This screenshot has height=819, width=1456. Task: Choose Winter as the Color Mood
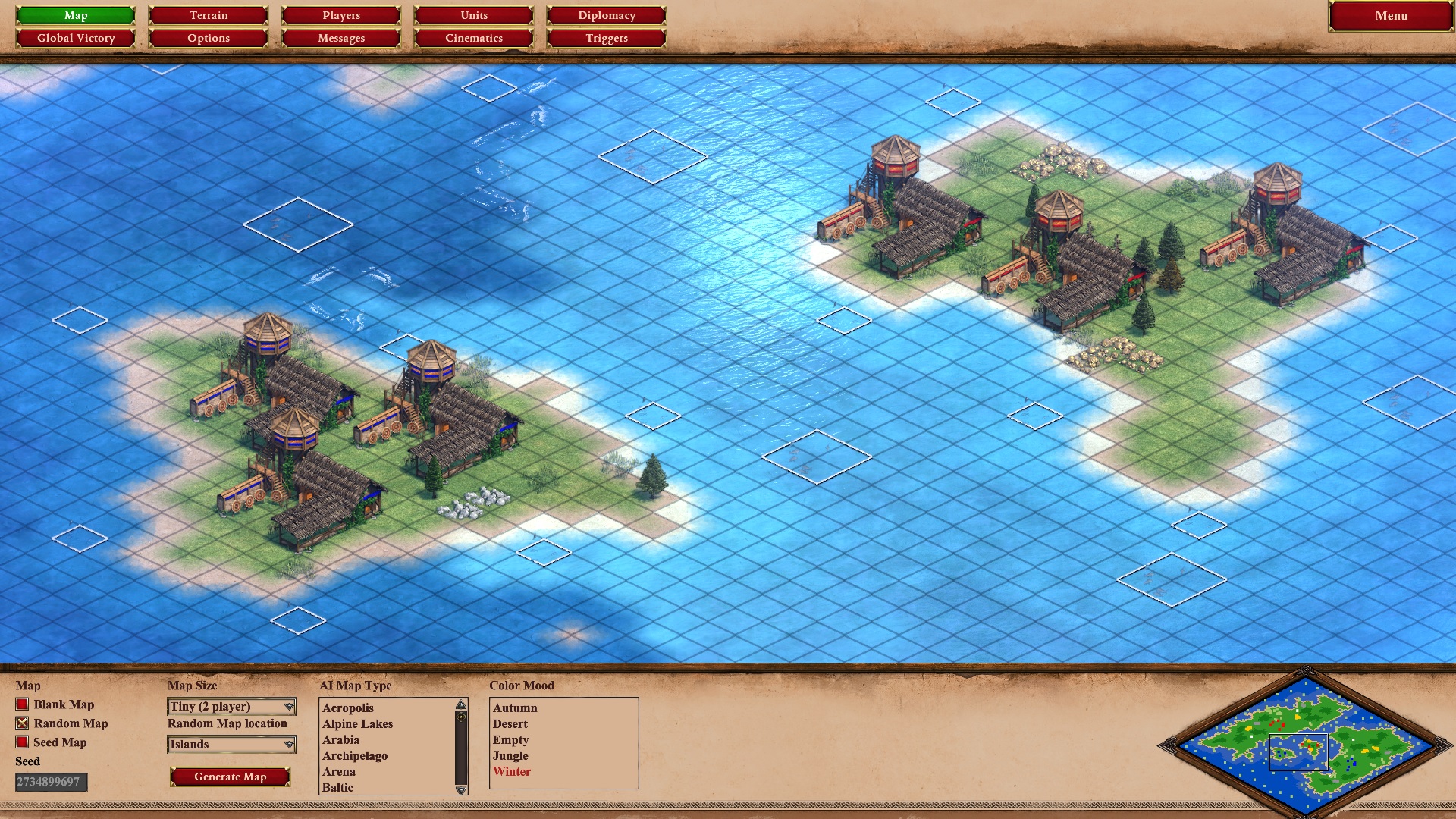(x=512, y=771)
